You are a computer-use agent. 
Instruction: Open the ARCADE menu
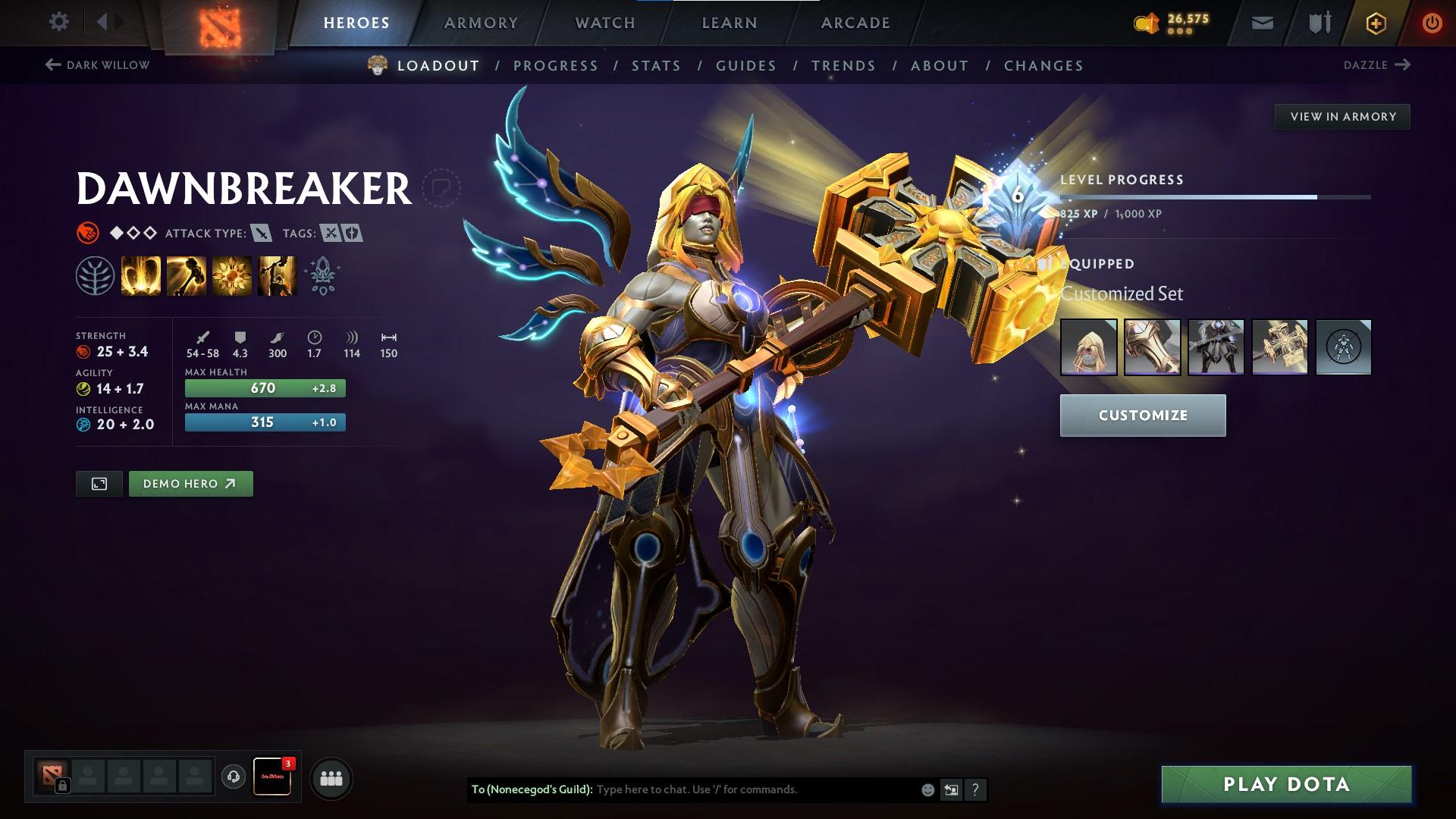tap(855, 23)
